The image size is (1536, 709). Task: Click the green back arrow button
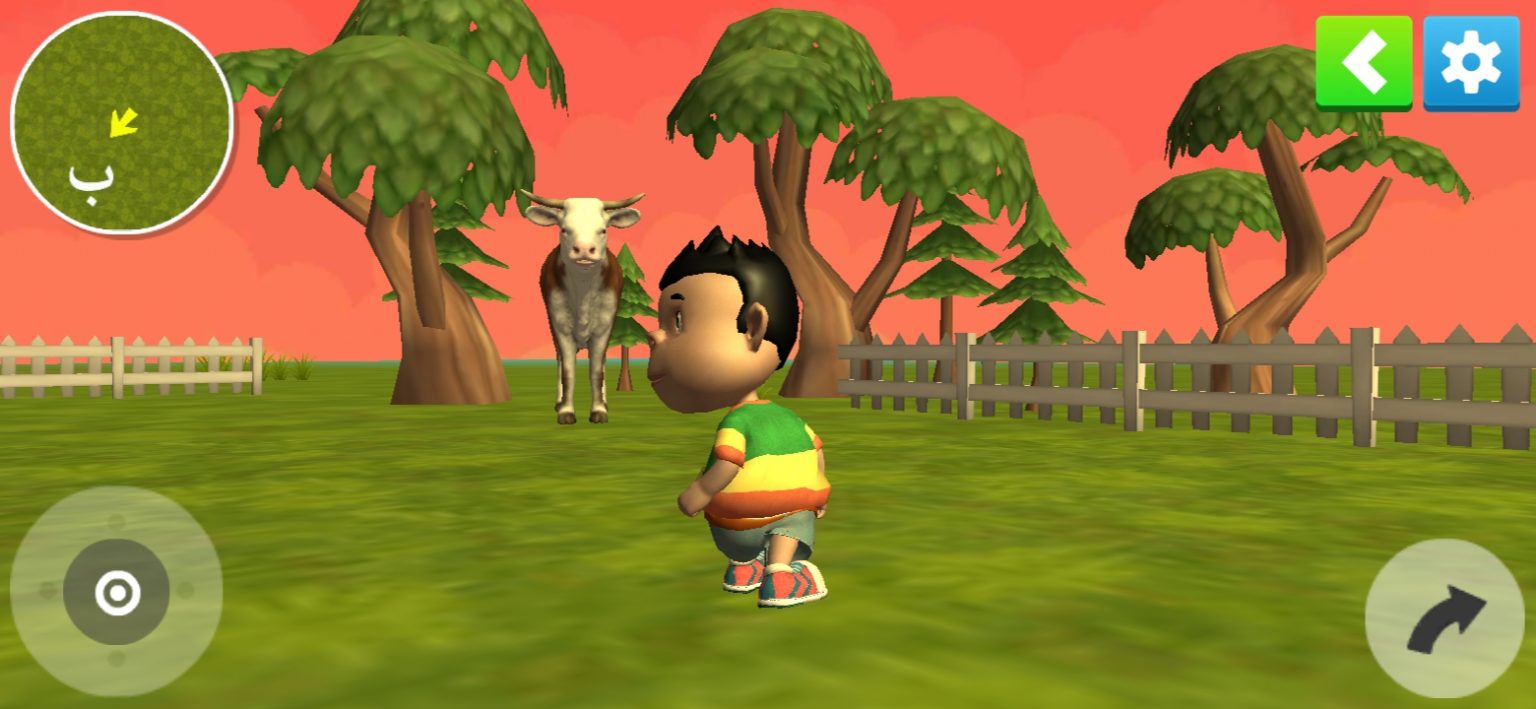(x=1363, y=62)
